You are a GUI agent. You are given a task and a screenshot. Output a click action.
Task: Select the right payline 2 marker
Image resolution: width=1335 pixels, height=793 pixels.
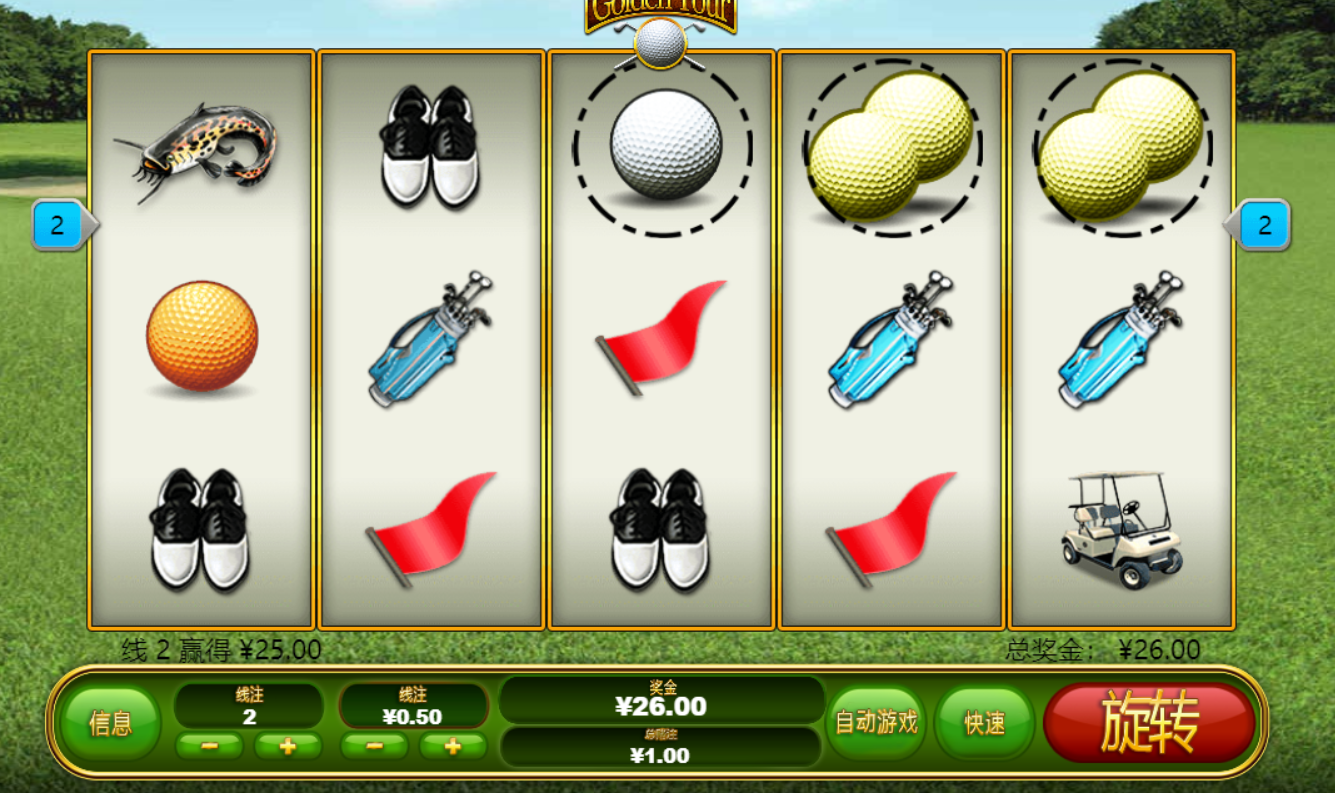pyautogui.click(x=1264, y=225)
